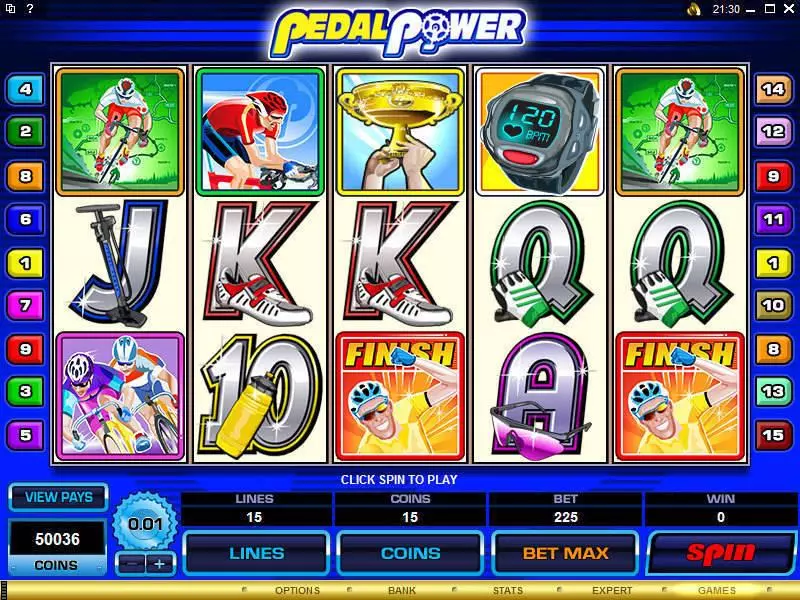Activate payline 15 marker
This screenshot has width=800, height=600.
point(773,435)
